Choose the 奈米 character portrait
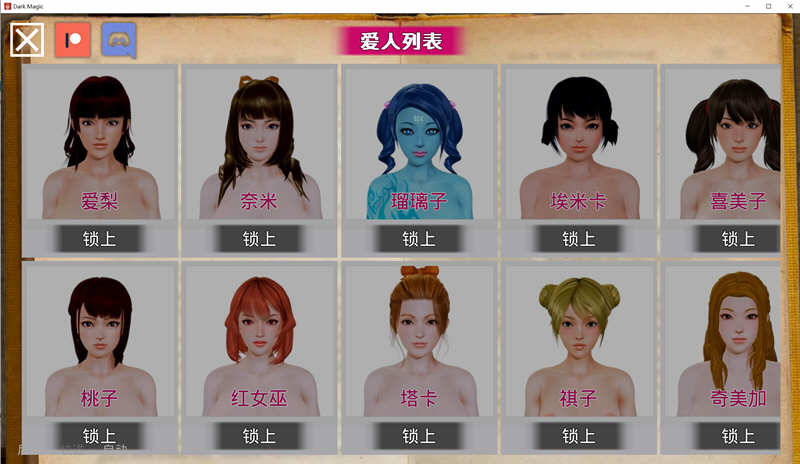The image size is (800, 464). pos(259,145)
